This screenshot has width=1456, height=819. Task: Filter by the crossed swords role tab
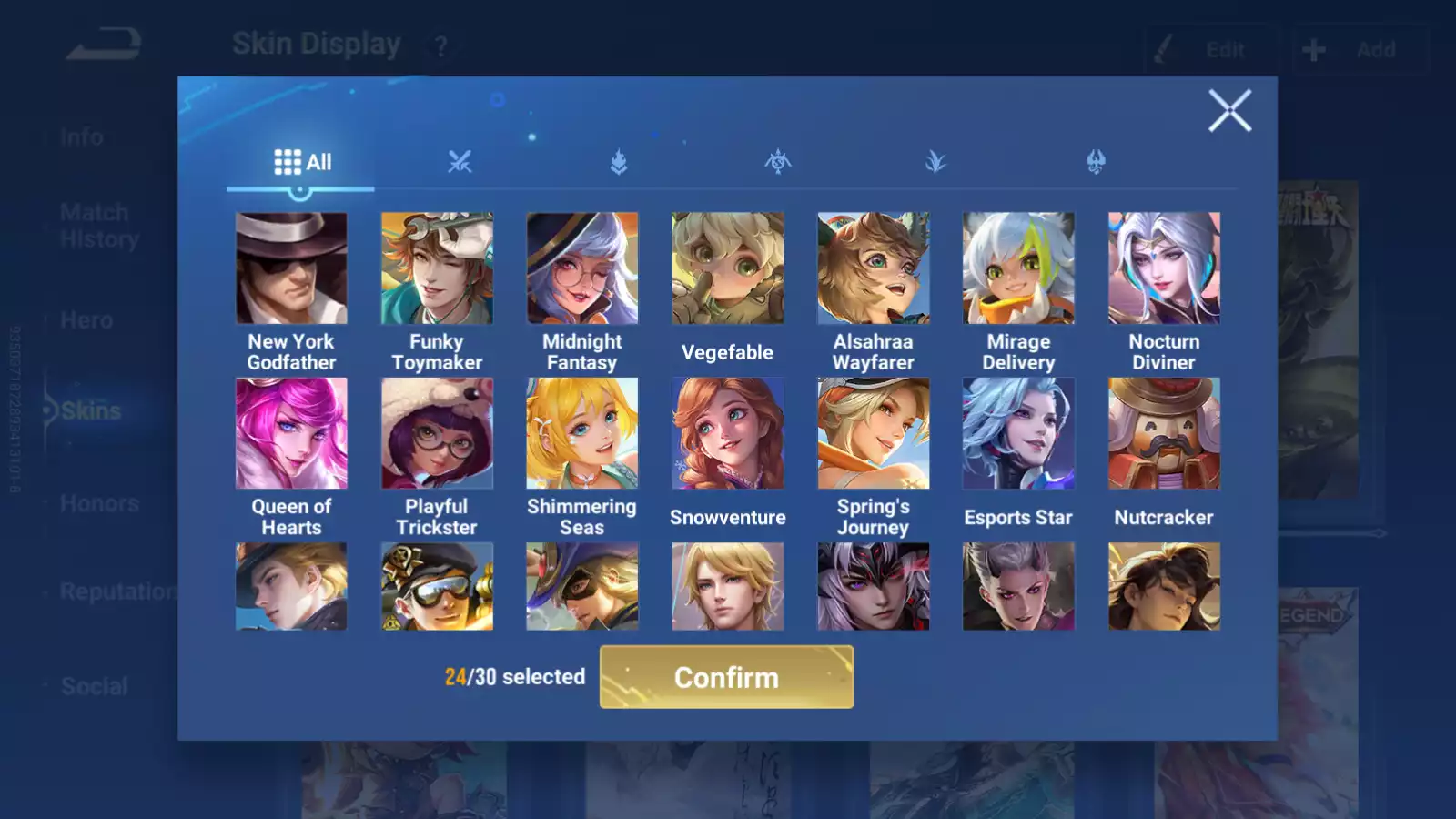click(x=460, y=163)
